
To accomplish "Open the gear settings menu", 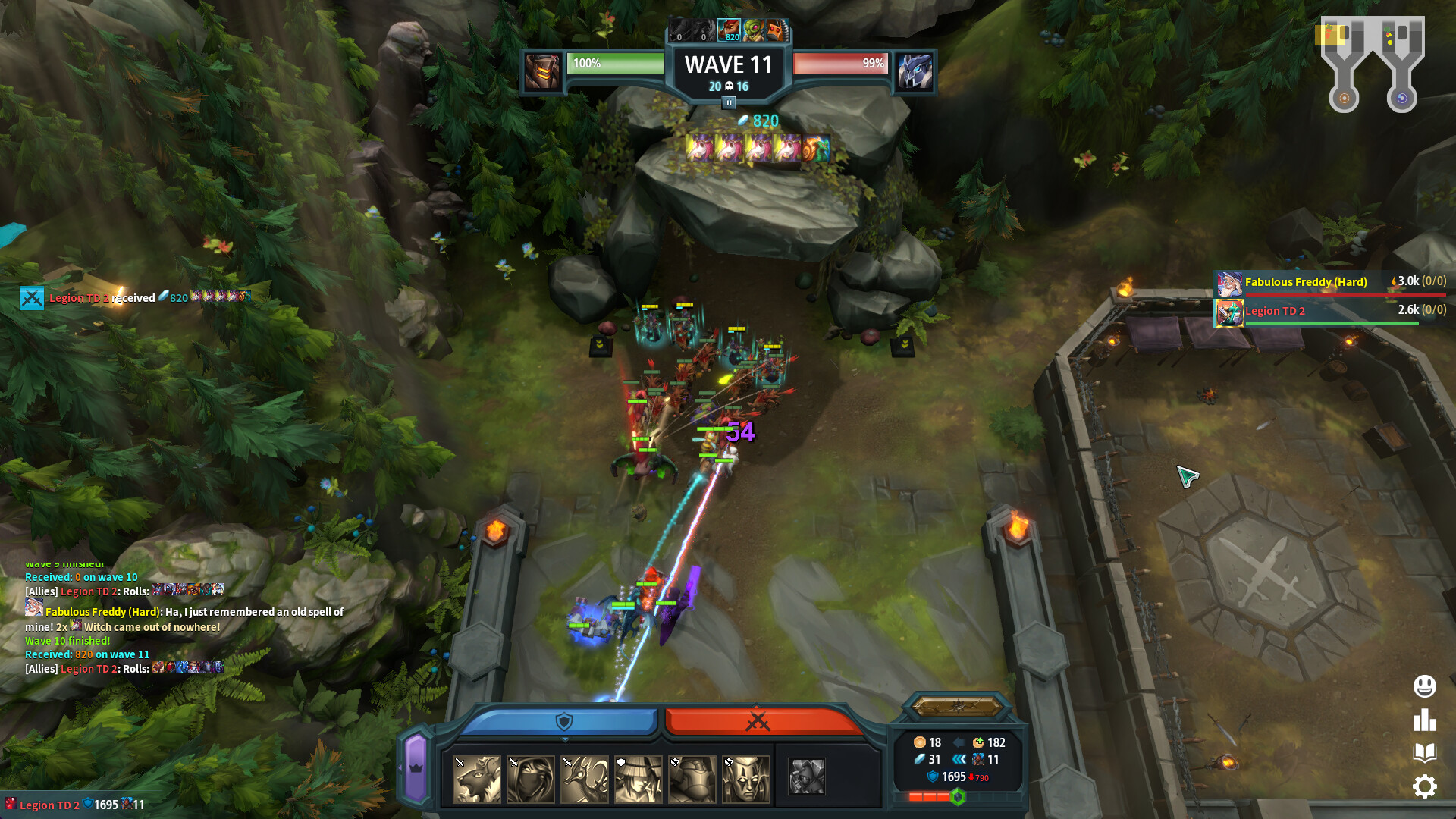I will click(x=1424, y=786).
